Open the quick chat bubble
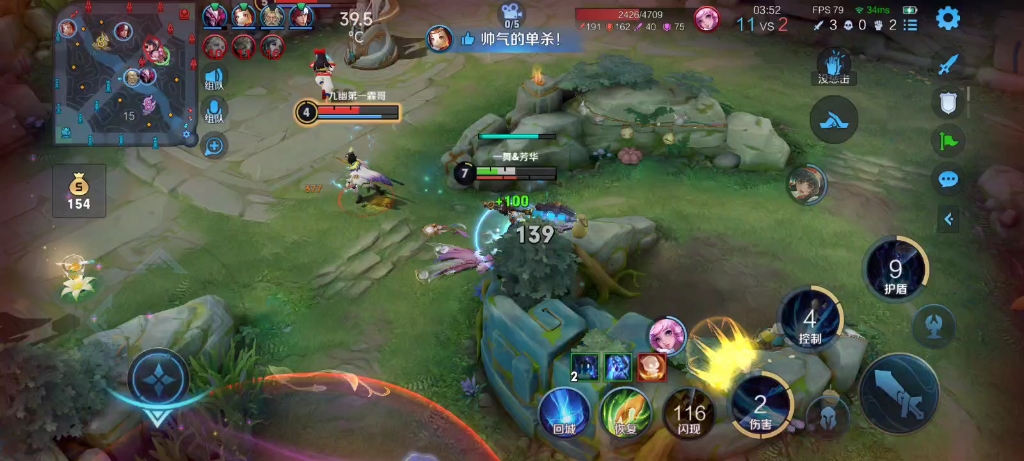The width and height of the screenshot is (1024, 461). (948, 180)
